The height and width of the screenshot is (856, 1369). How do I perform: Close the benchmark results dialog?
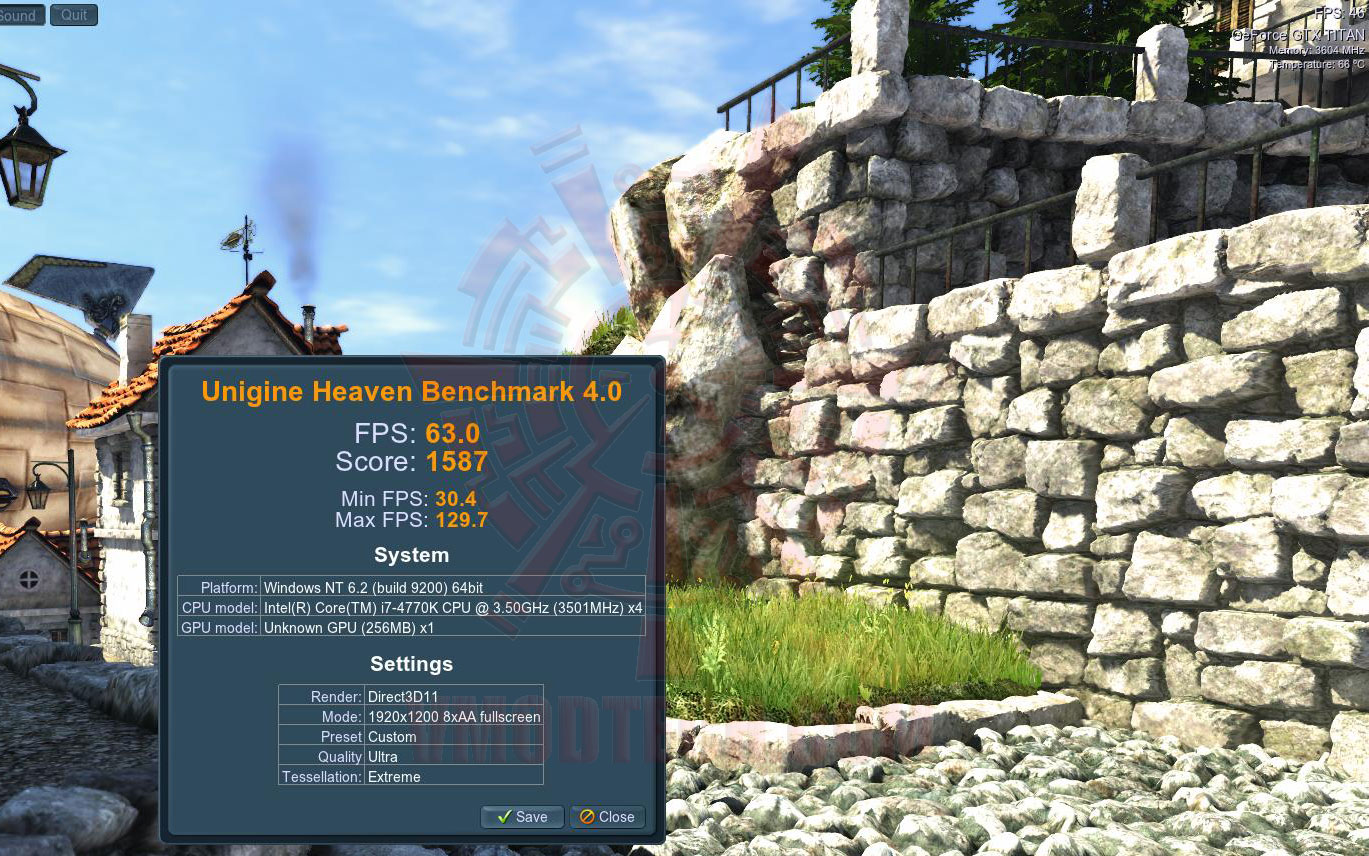pyautogui.click(x=607, y=817)
